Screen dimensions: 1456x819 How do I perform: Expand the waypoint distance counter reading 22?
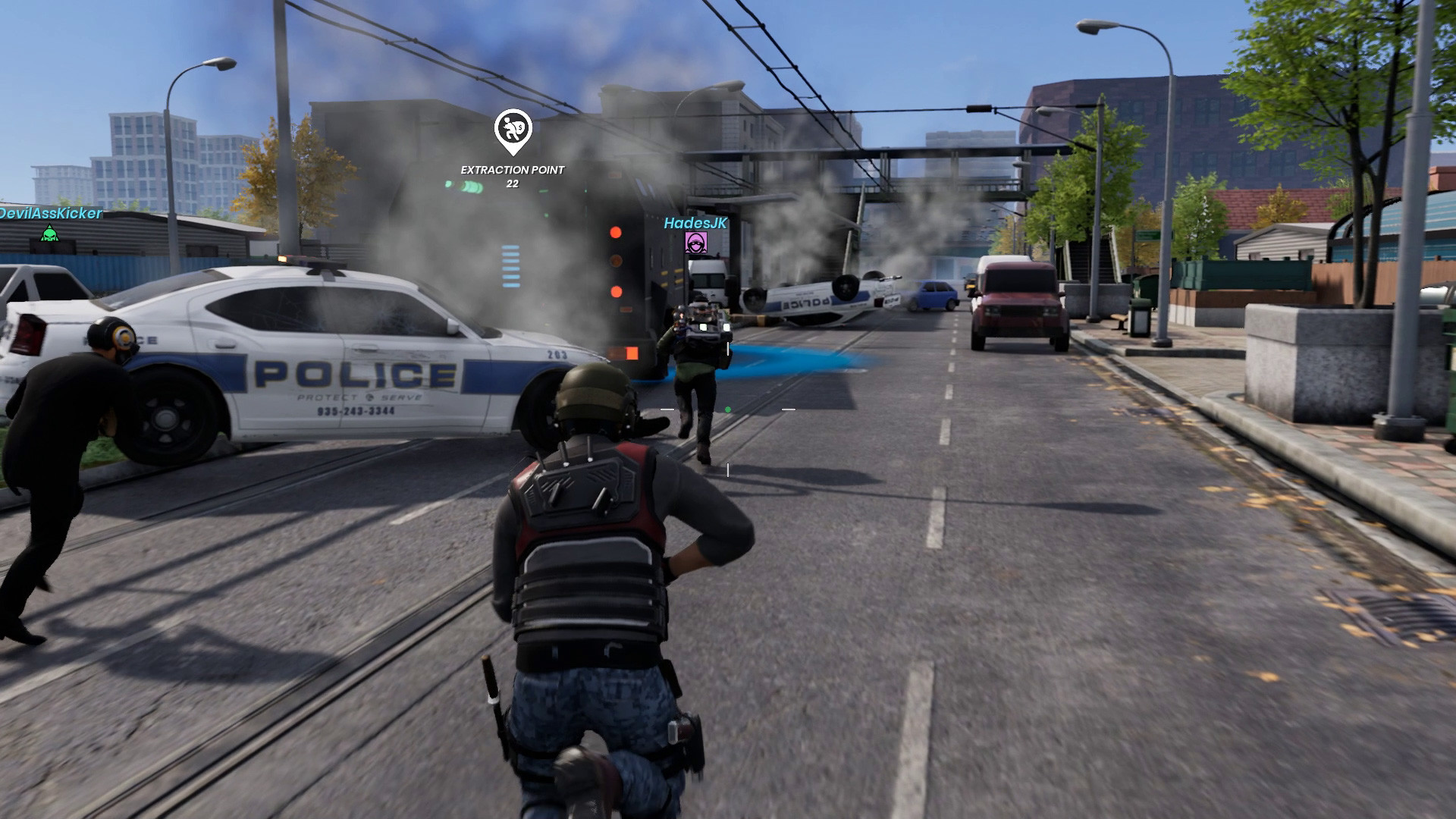[513, 184]
